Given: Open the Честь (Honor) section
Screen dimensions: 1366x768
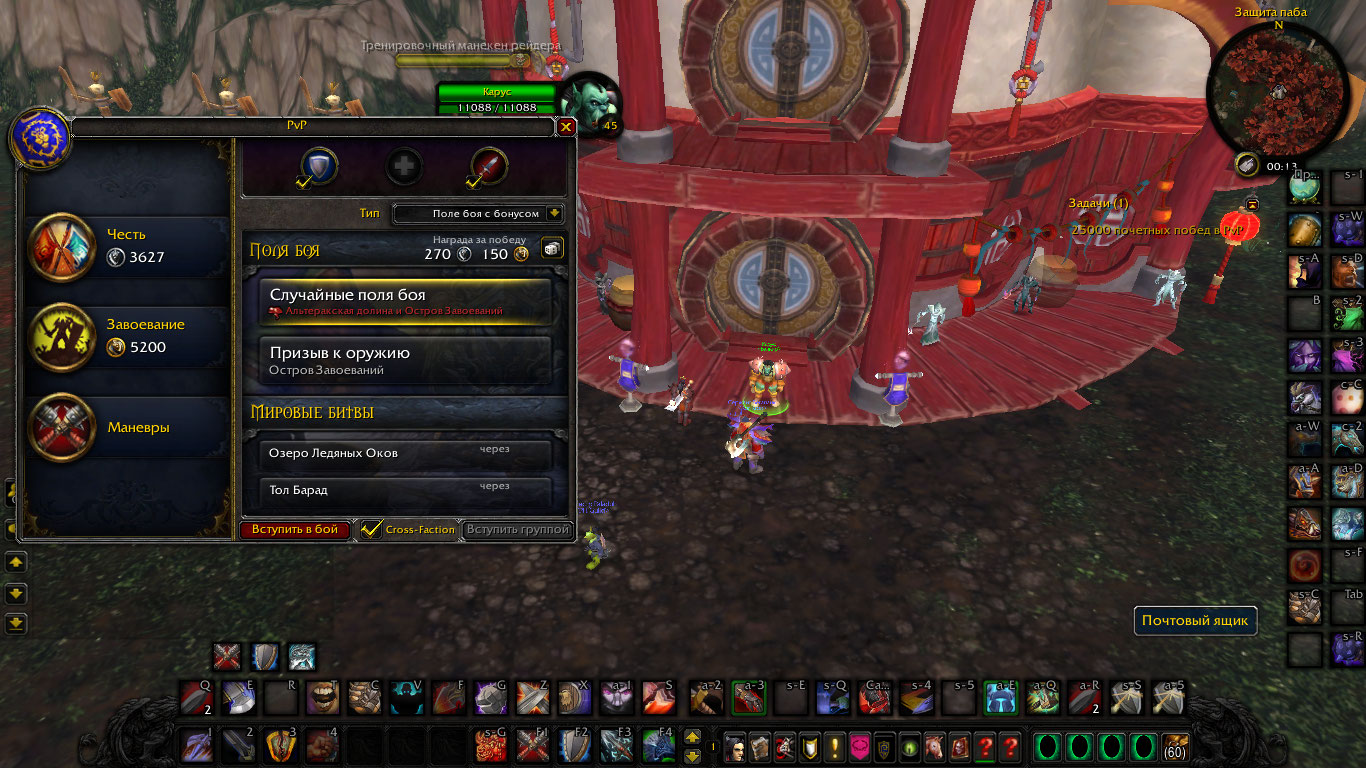Looking at the screenshot, I should [128, 246].
